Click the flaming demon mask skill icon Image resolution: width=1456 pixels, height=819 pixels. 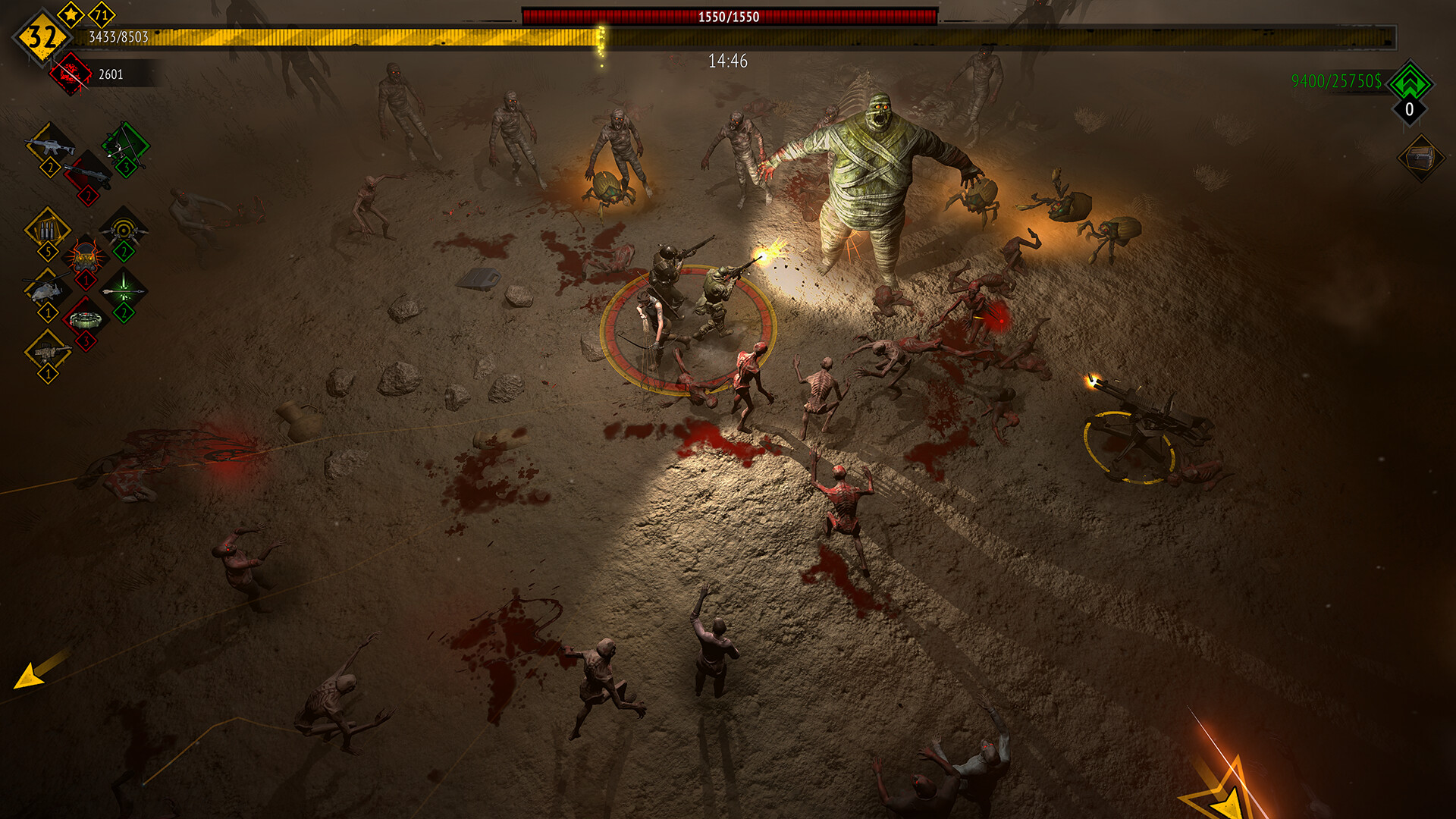point(86,256)
